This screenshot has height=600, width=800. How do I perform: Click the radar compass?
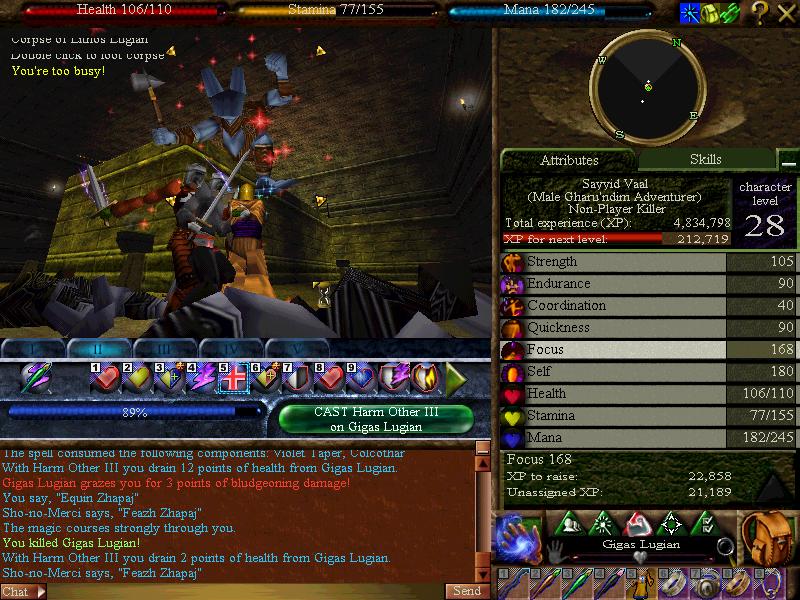(x=647, y=88)
